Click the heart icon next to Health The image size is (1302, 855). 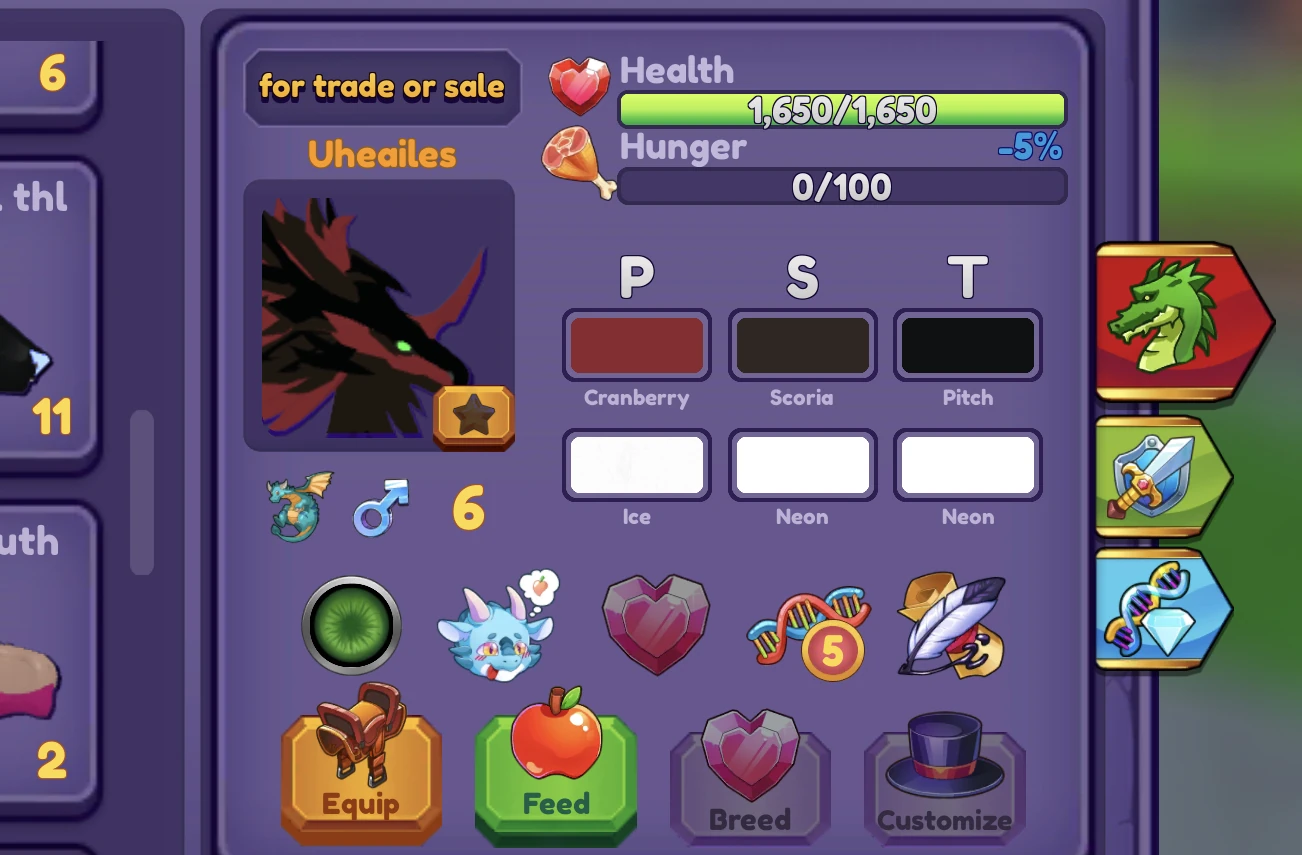pos(579,85)
